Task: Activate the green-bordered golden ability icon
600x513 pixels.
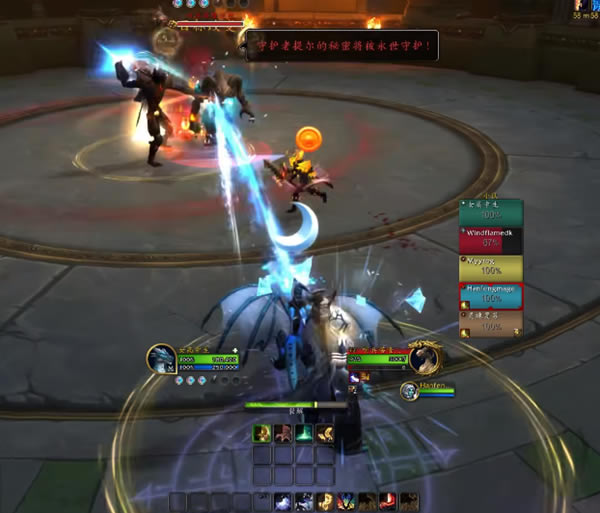Action: pos(261,433)
